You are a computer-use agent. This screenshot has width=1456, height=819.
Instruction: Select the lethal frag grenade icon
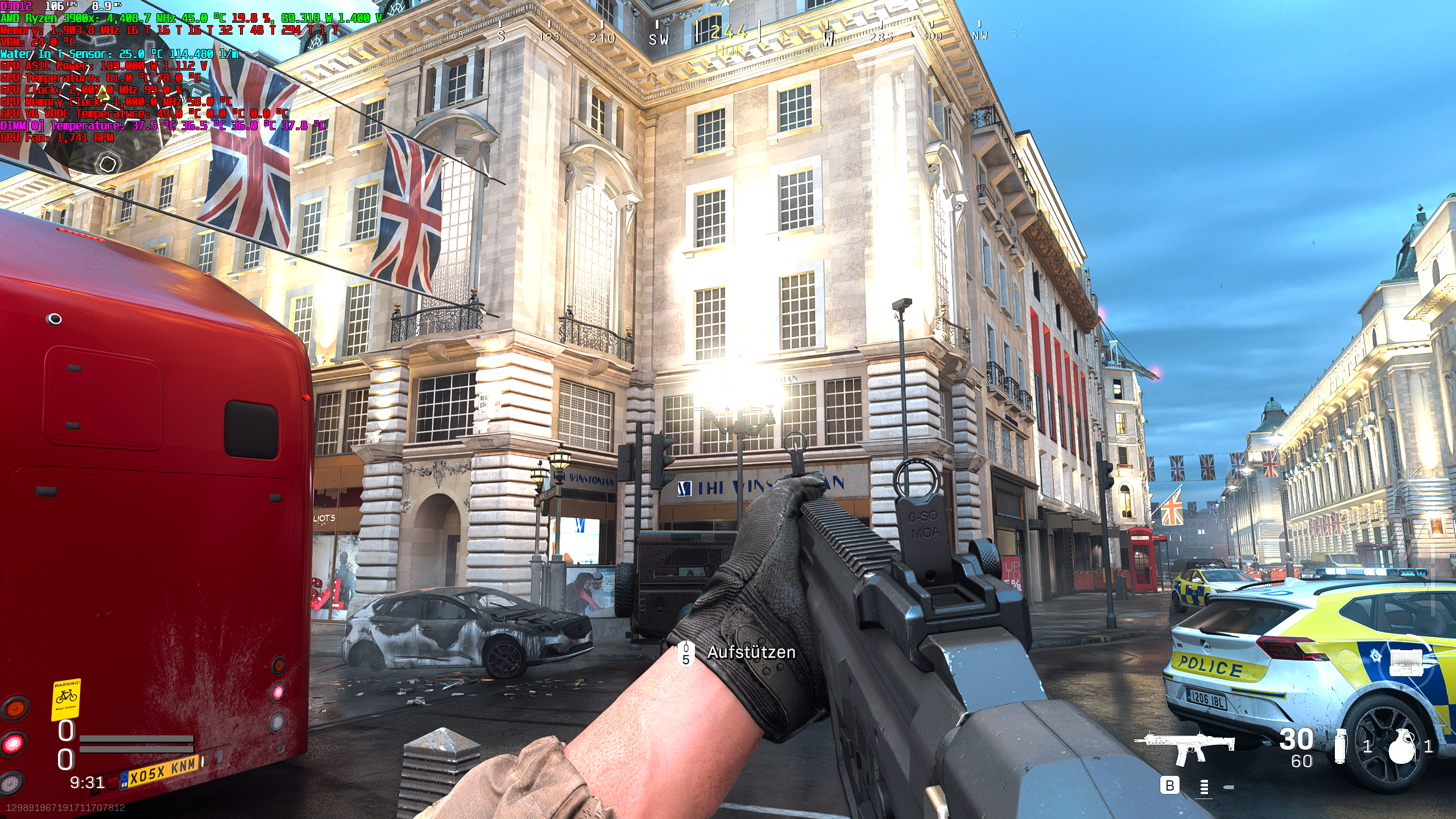[1401, 747]
